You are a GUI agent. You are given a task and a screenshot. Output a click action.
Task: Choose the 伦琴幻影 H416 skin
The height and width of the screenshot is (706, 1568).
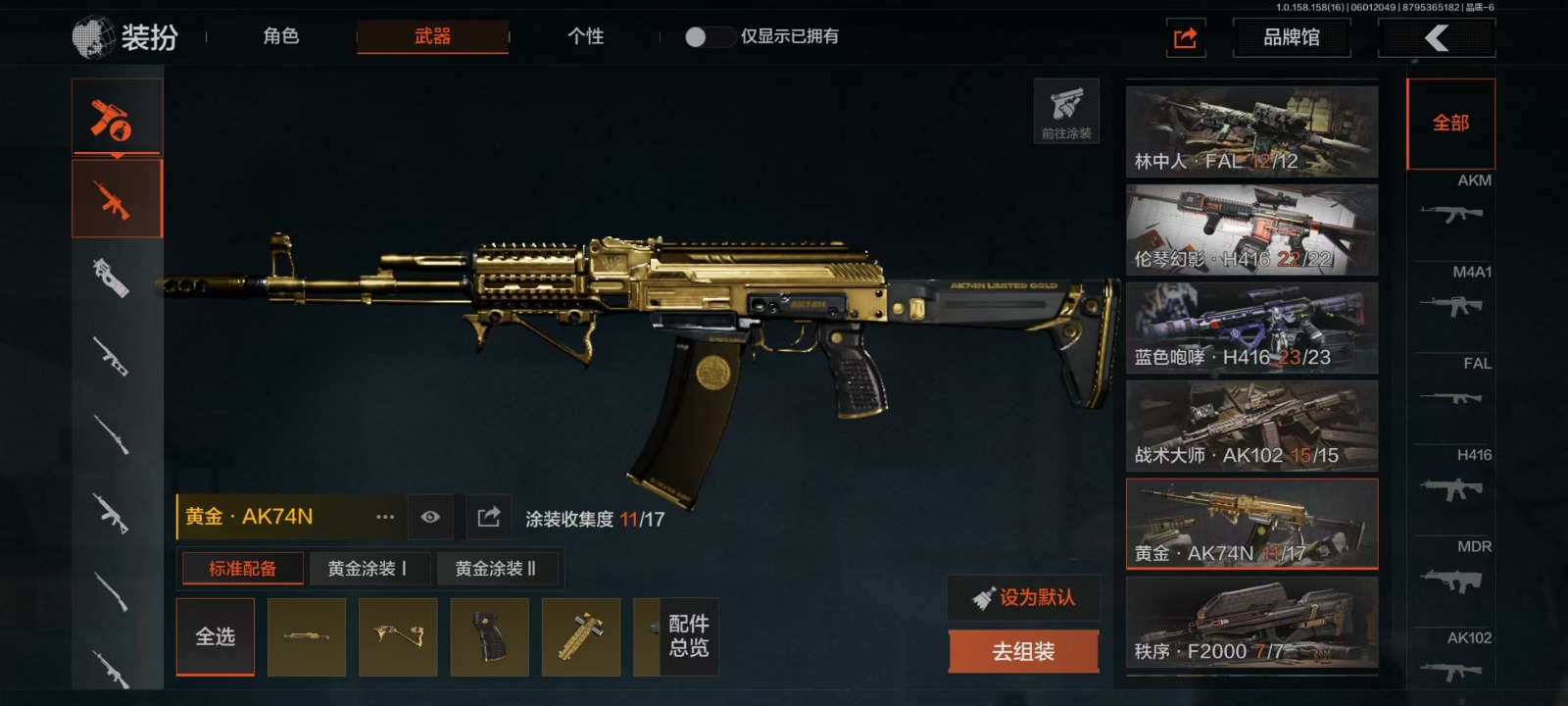click(1251, 229)
